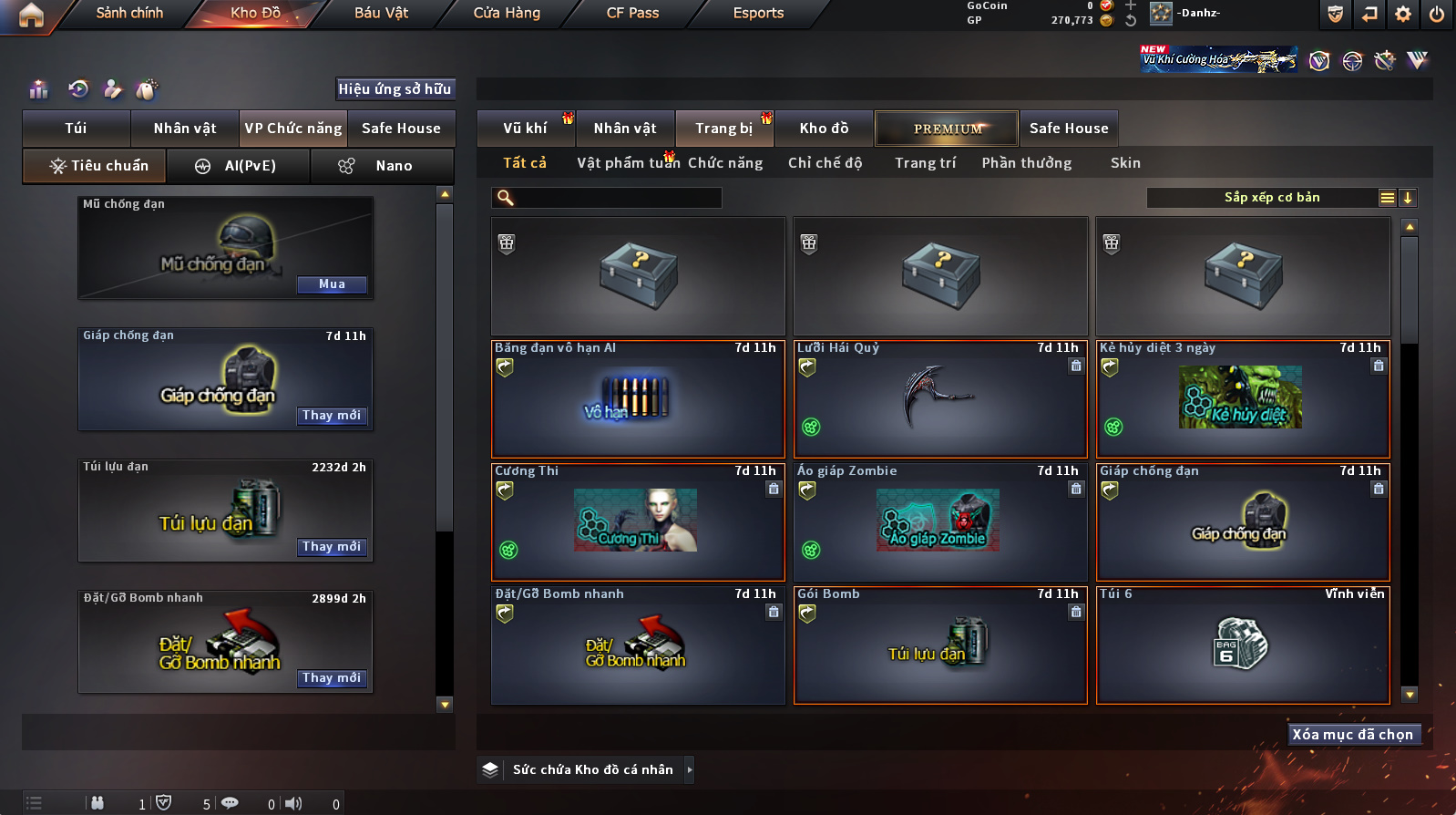Expand Sức chứa Kho đồ cá nhân

690,770
